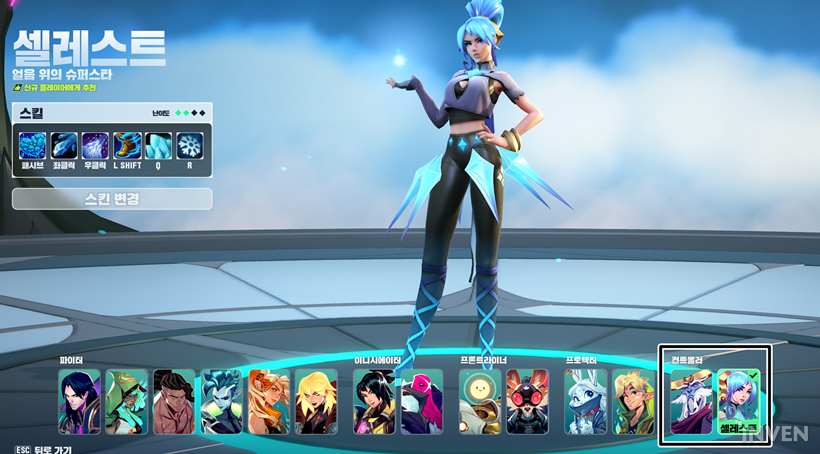The image size is (820, 454).
Task: Inspect the L SHIFT boot skill icon
Action: 127,146
